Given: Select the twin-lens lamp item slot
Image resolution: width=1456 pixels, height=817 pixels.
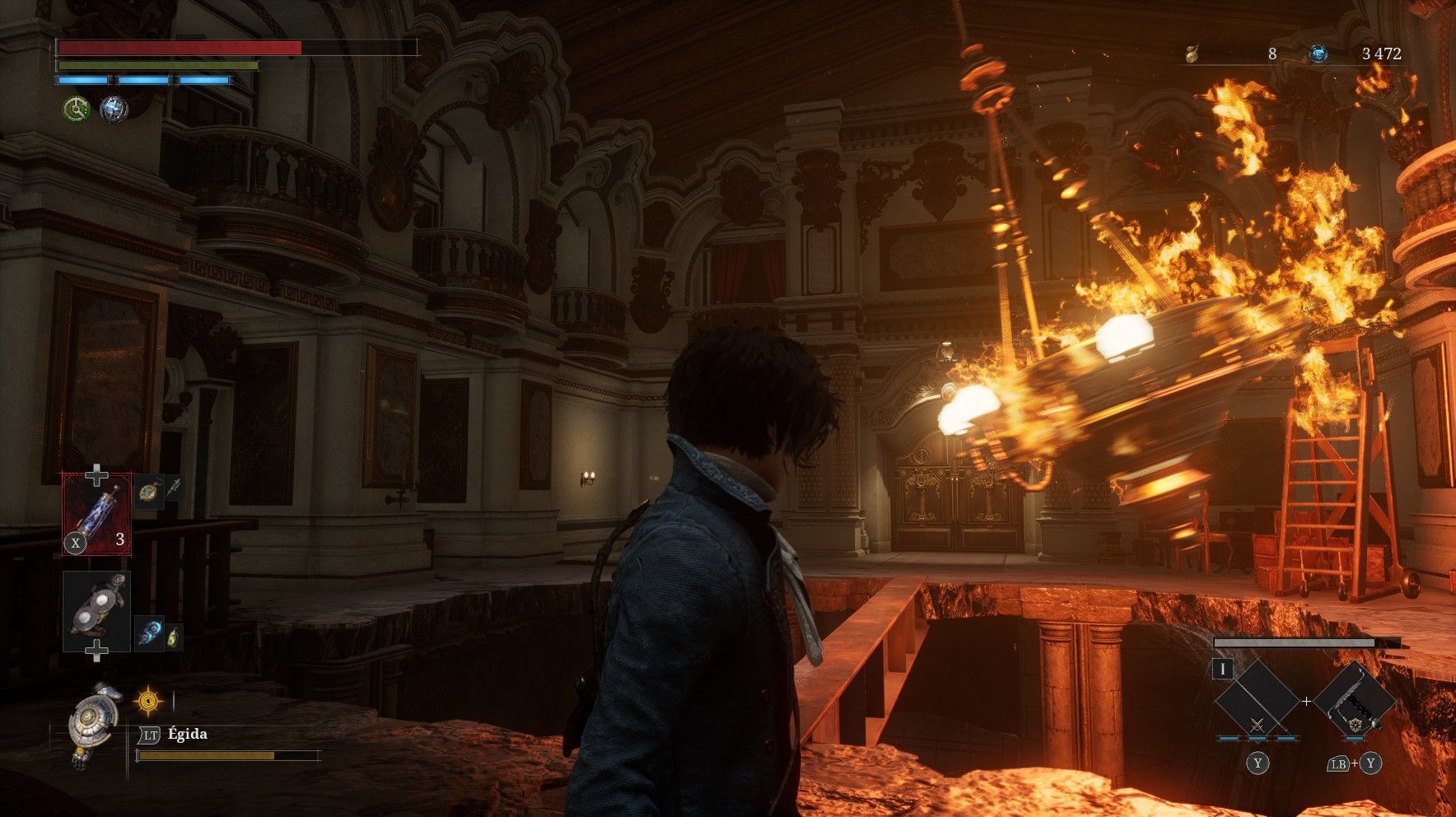Looking at the screenshot, I should coord(97,611).
